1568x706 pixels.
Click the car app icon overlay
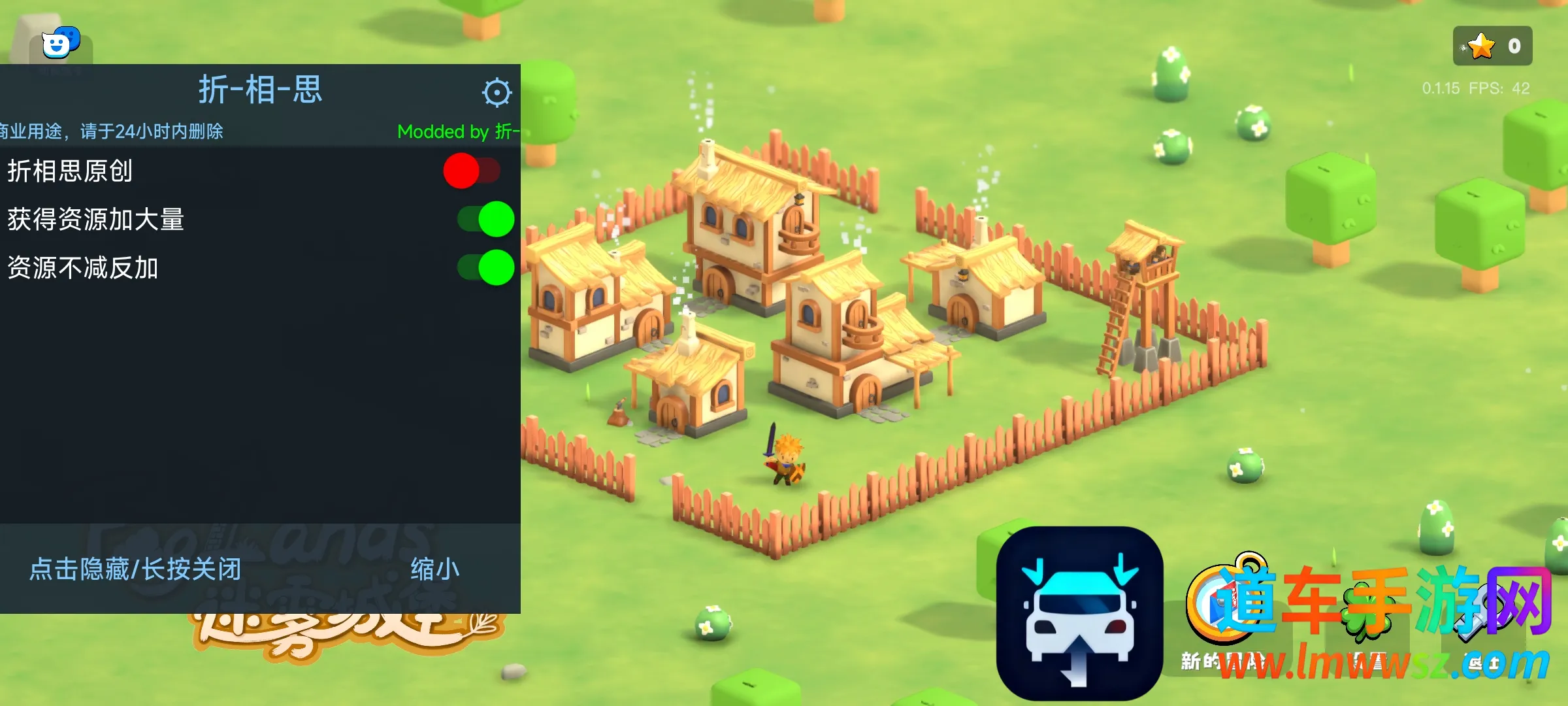[x=1079, y=613]
